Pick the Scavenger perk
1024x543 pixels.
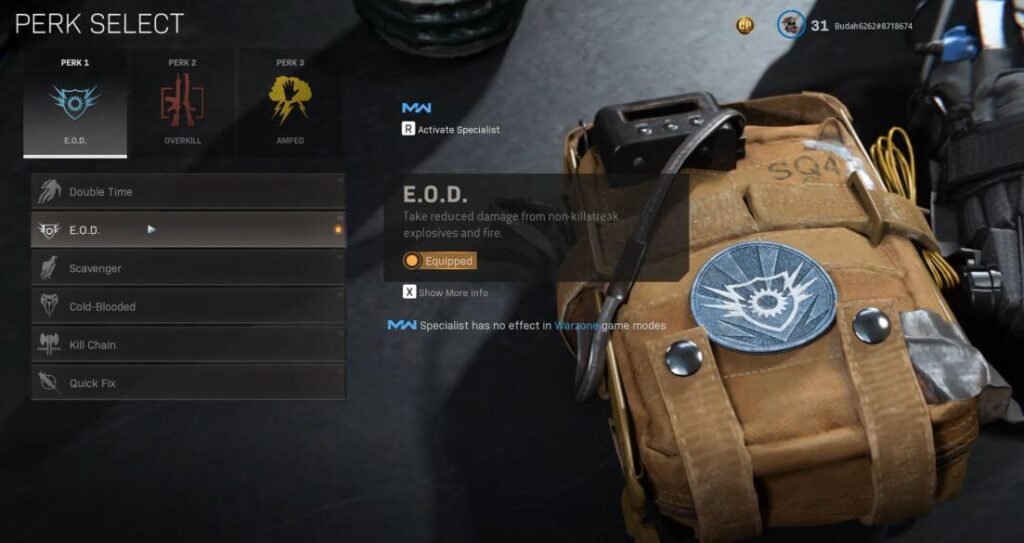click(x=188, y=268)
